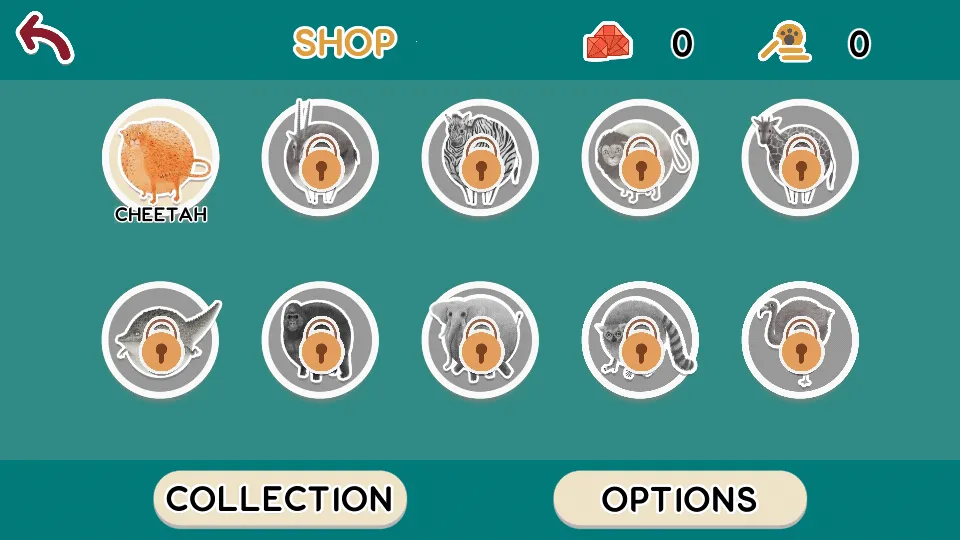This screenshot has height=540, width=960.
Task: Pick the locked elephant character
Action: tap(480, 340)
